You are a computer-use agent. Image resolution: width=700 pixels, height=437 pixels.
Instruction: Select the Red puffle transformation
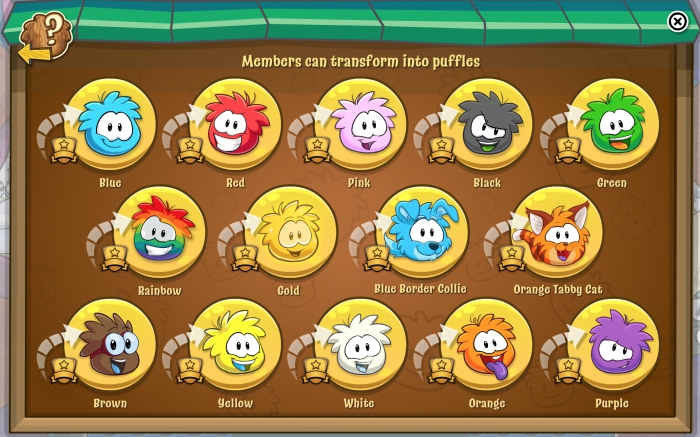(x=235, y=125)
